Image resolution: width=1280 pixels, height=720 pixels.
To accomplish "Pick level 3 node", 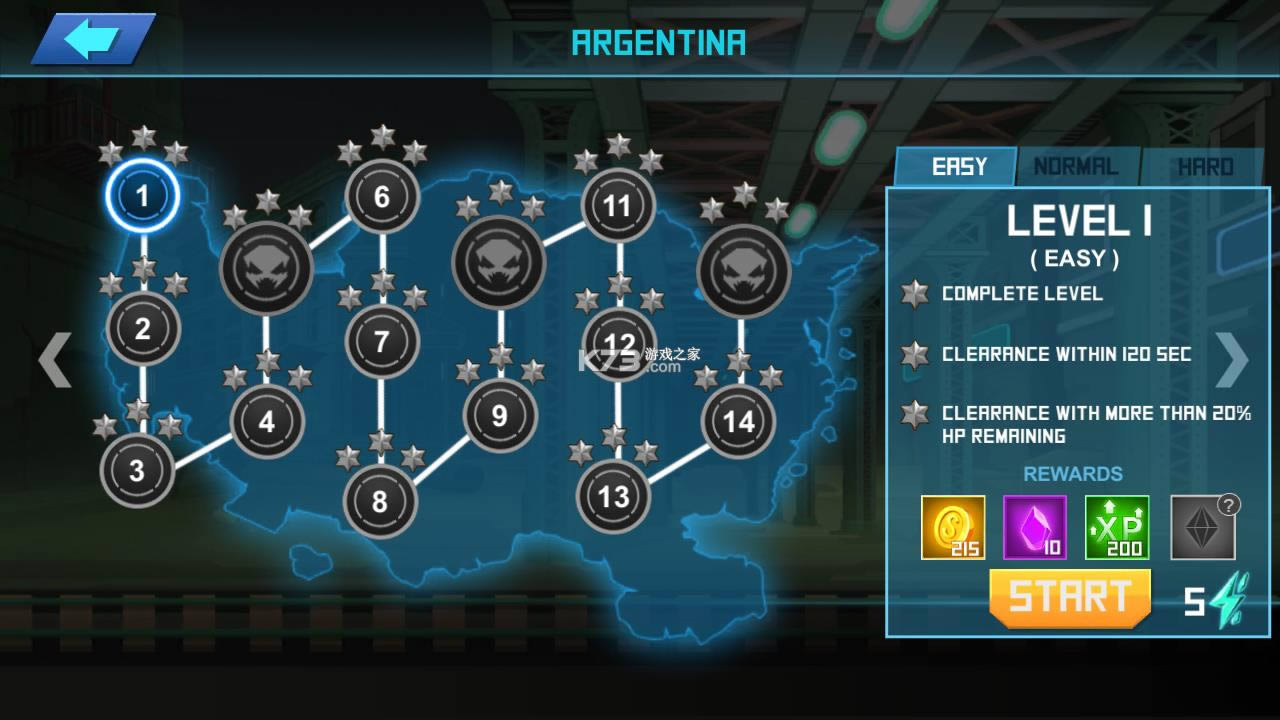I will (x=137, y=470).
